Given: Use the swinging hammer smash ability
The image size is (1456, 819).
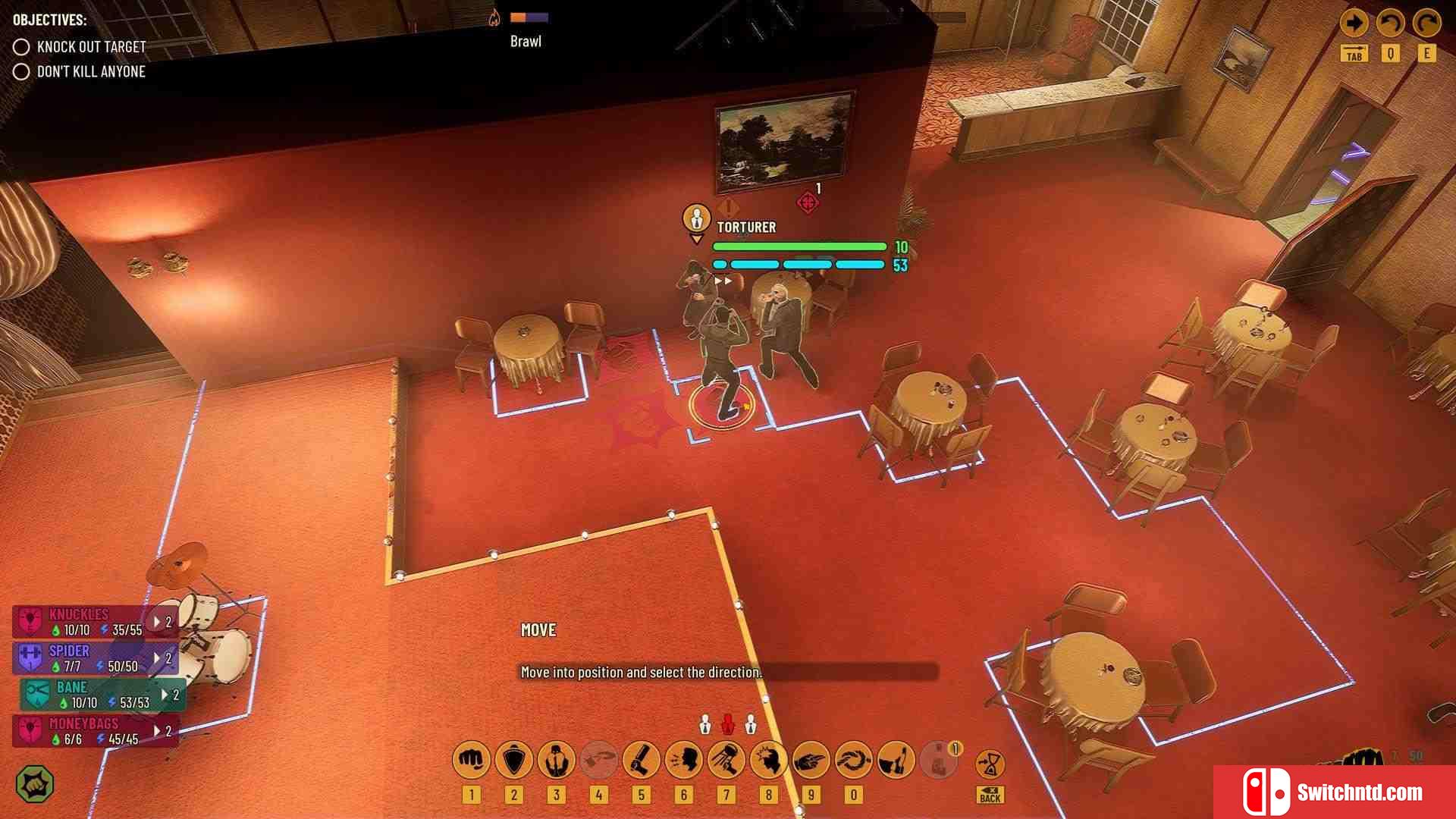Looking at the screenshot, I should pos(726,759).
